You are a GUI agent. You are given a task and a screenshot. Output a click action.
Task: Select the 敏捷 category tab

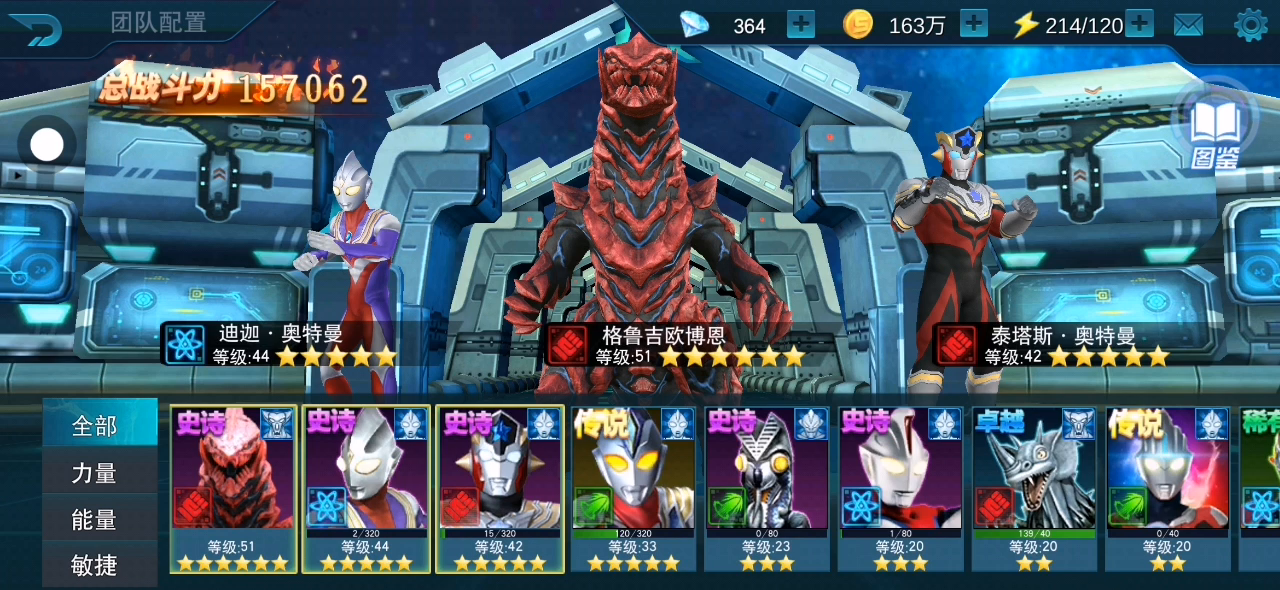(x=96, y=565)
